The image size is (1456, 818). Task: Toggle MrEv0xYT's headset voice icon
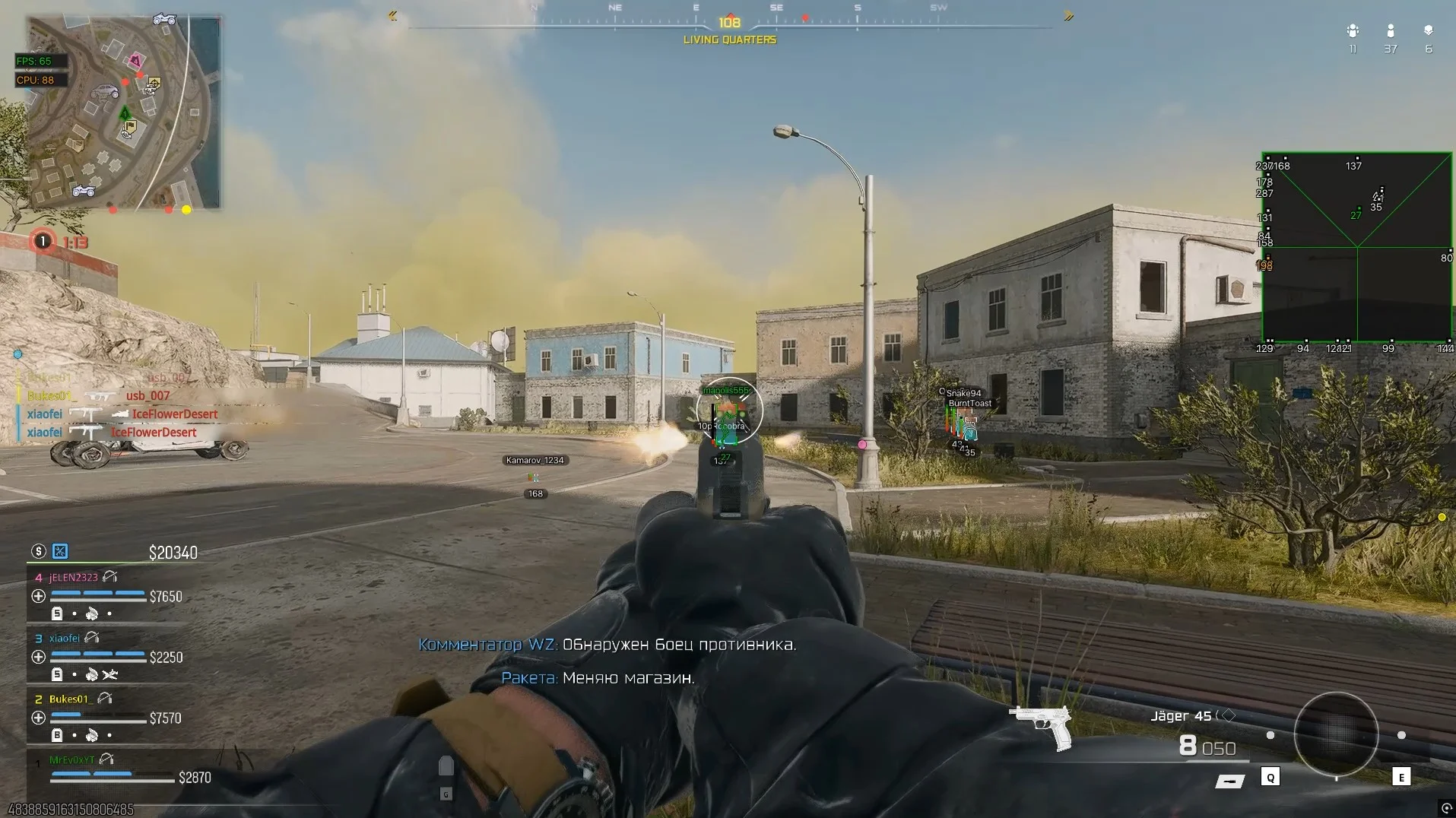tap(106, 759)
